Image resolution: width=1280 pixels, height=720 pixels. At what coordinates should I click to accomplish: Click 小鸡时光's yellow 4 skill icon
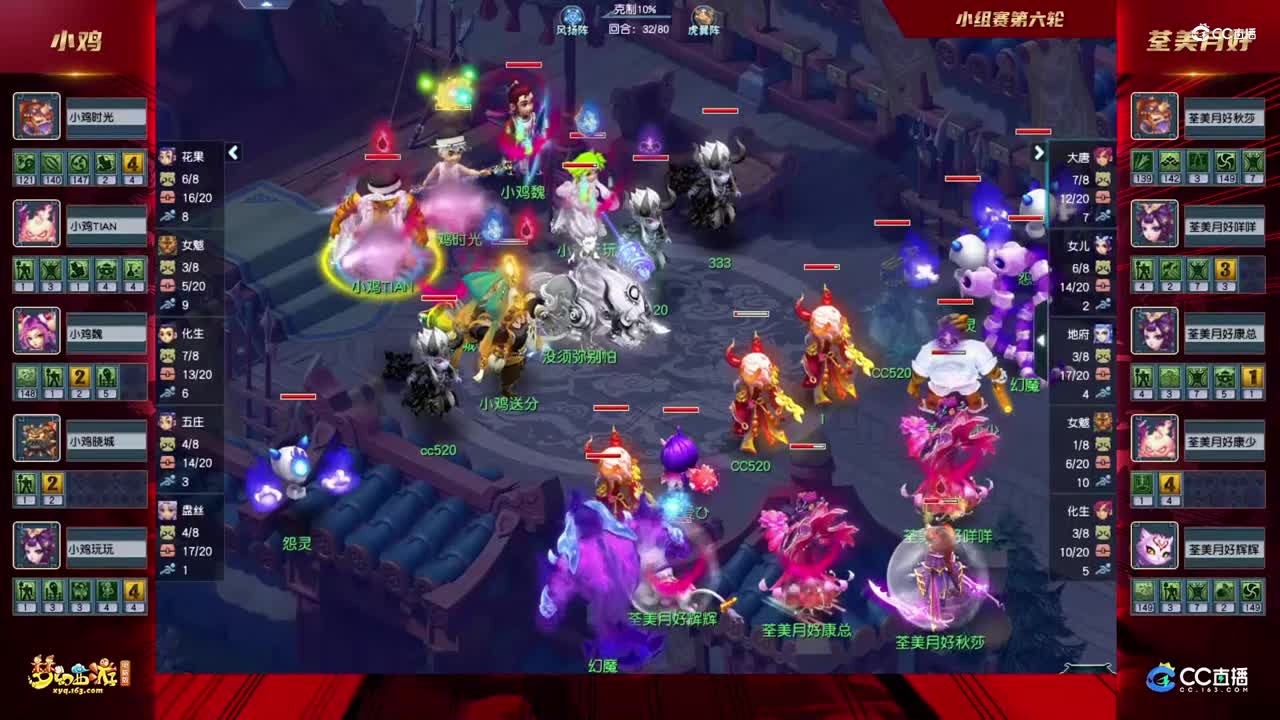click(x=132, y=160)
